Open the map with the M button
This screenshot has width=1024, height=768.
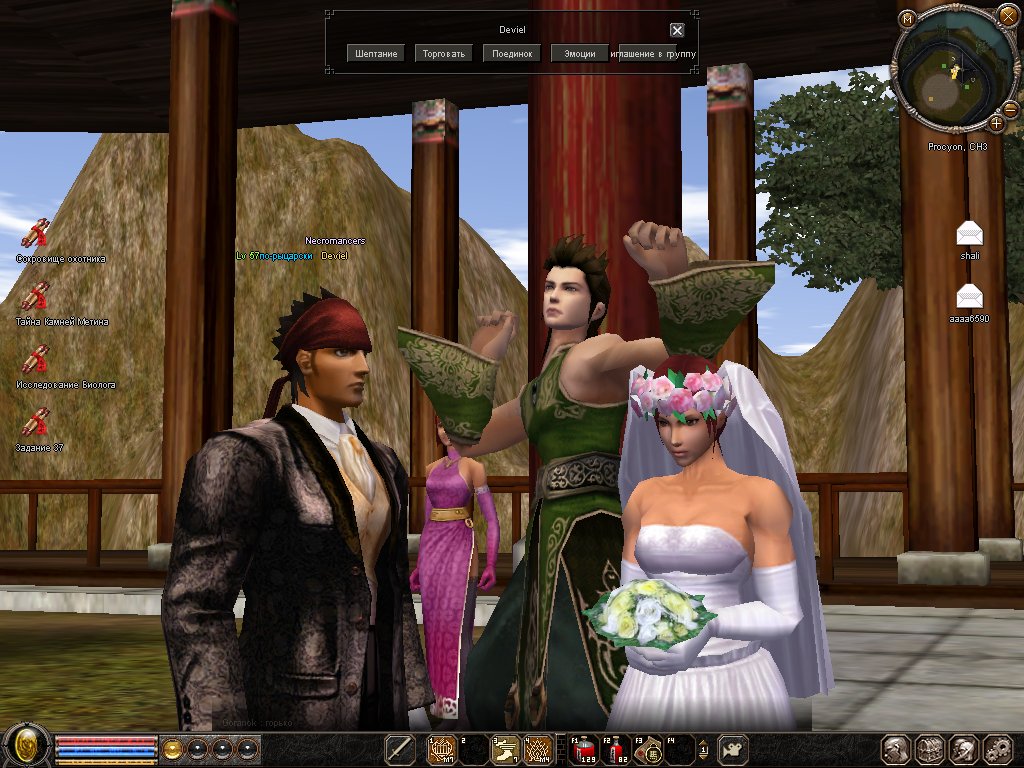point(906,18)
